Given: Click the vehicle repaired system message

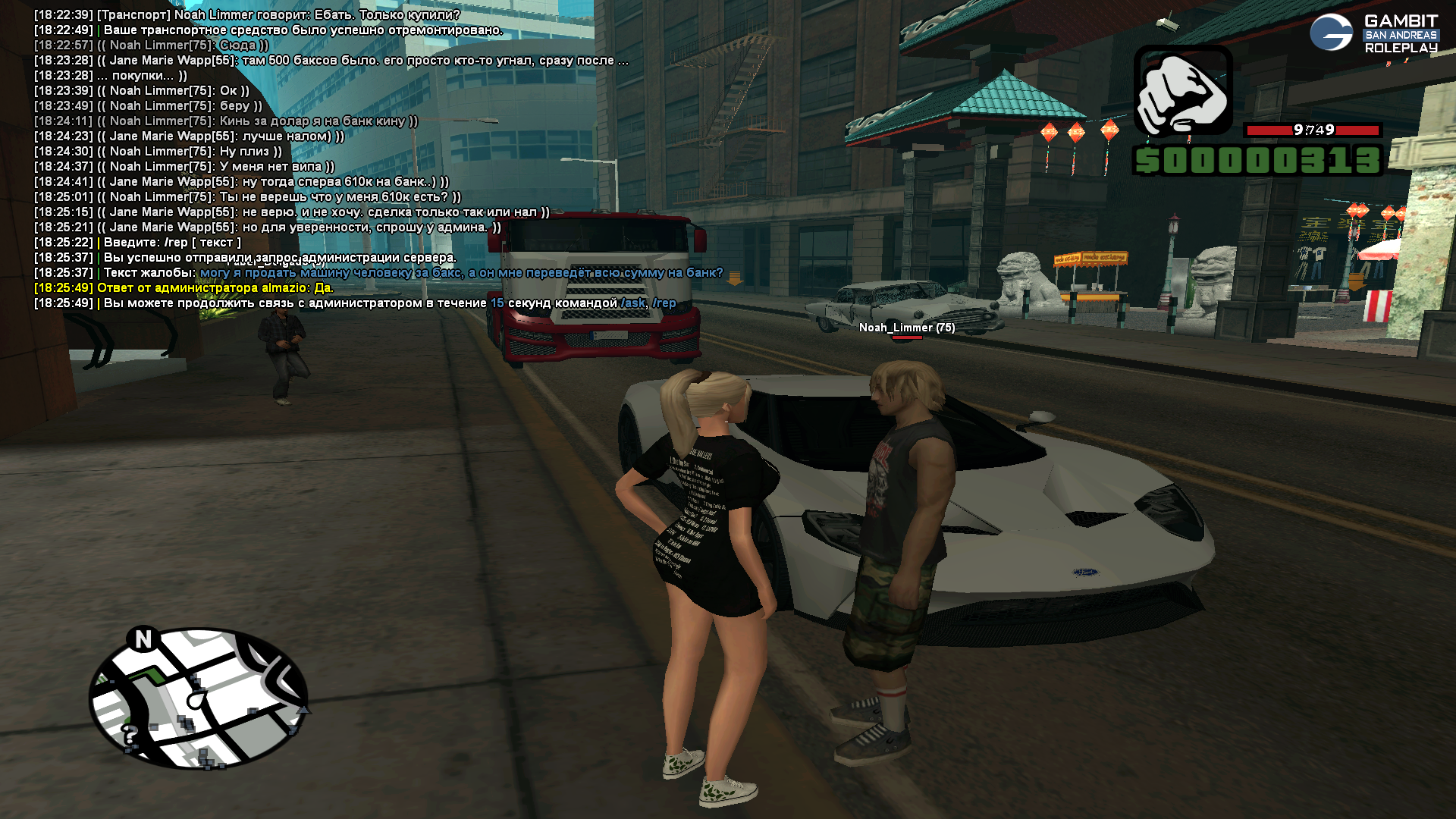Looking at the screenshot, I should click(x=303, y=30).
